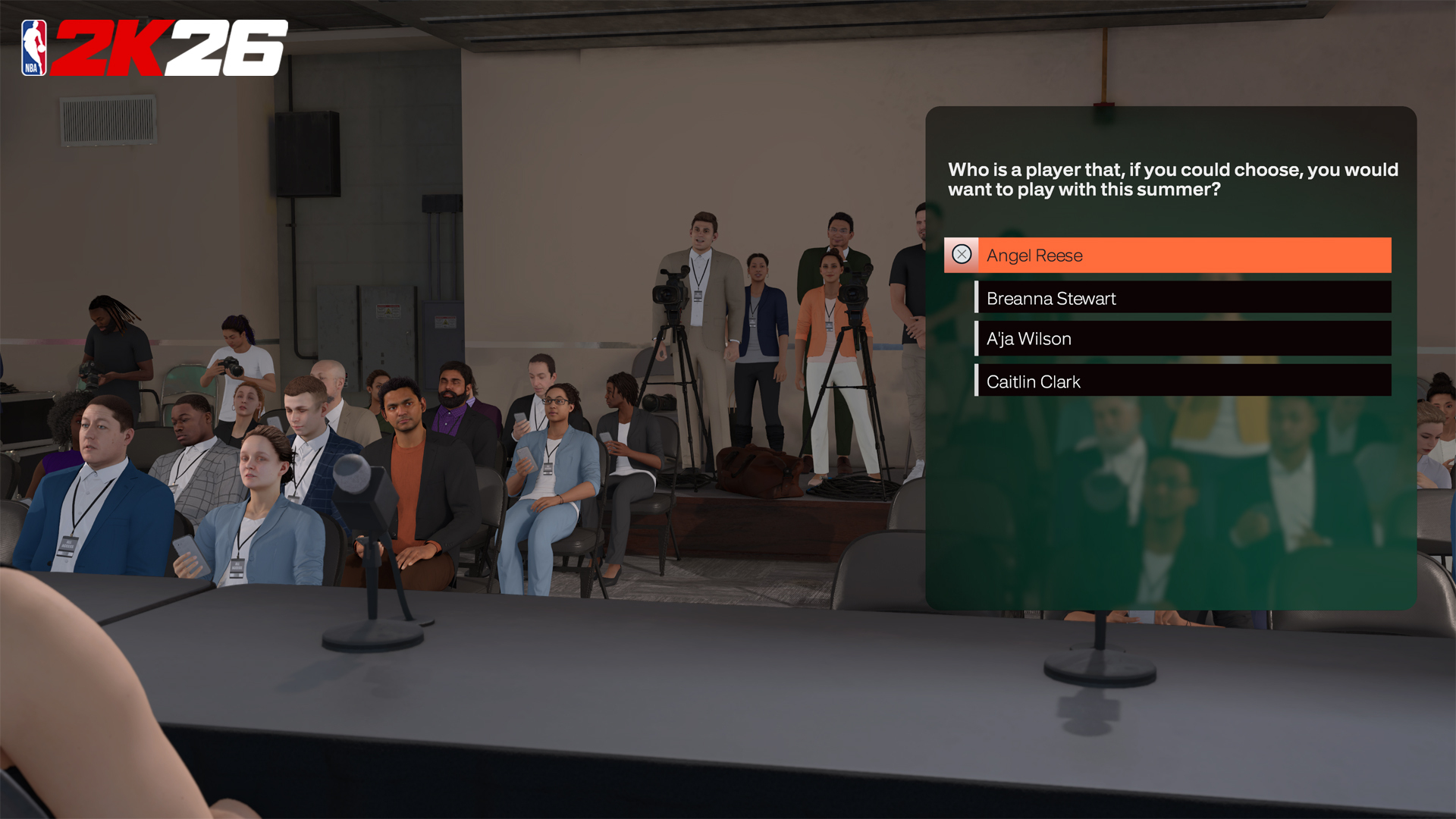Click the circled X confirm glyph
This screenshot has height=819, width=1456.
[961, 255]
